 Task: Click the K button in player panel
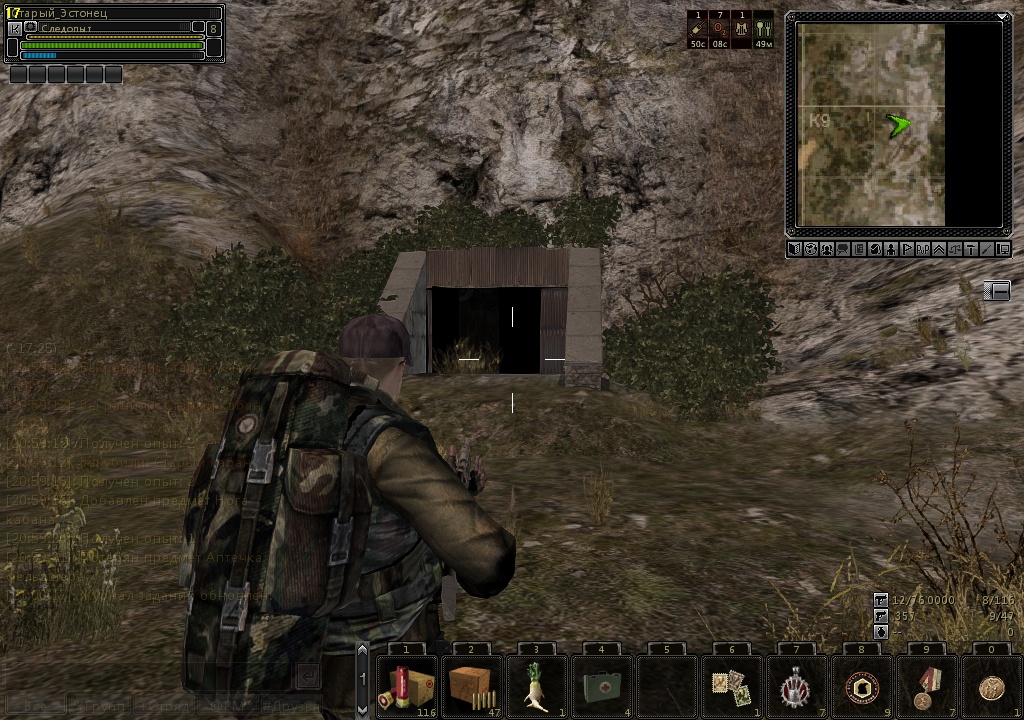point(15,30)
